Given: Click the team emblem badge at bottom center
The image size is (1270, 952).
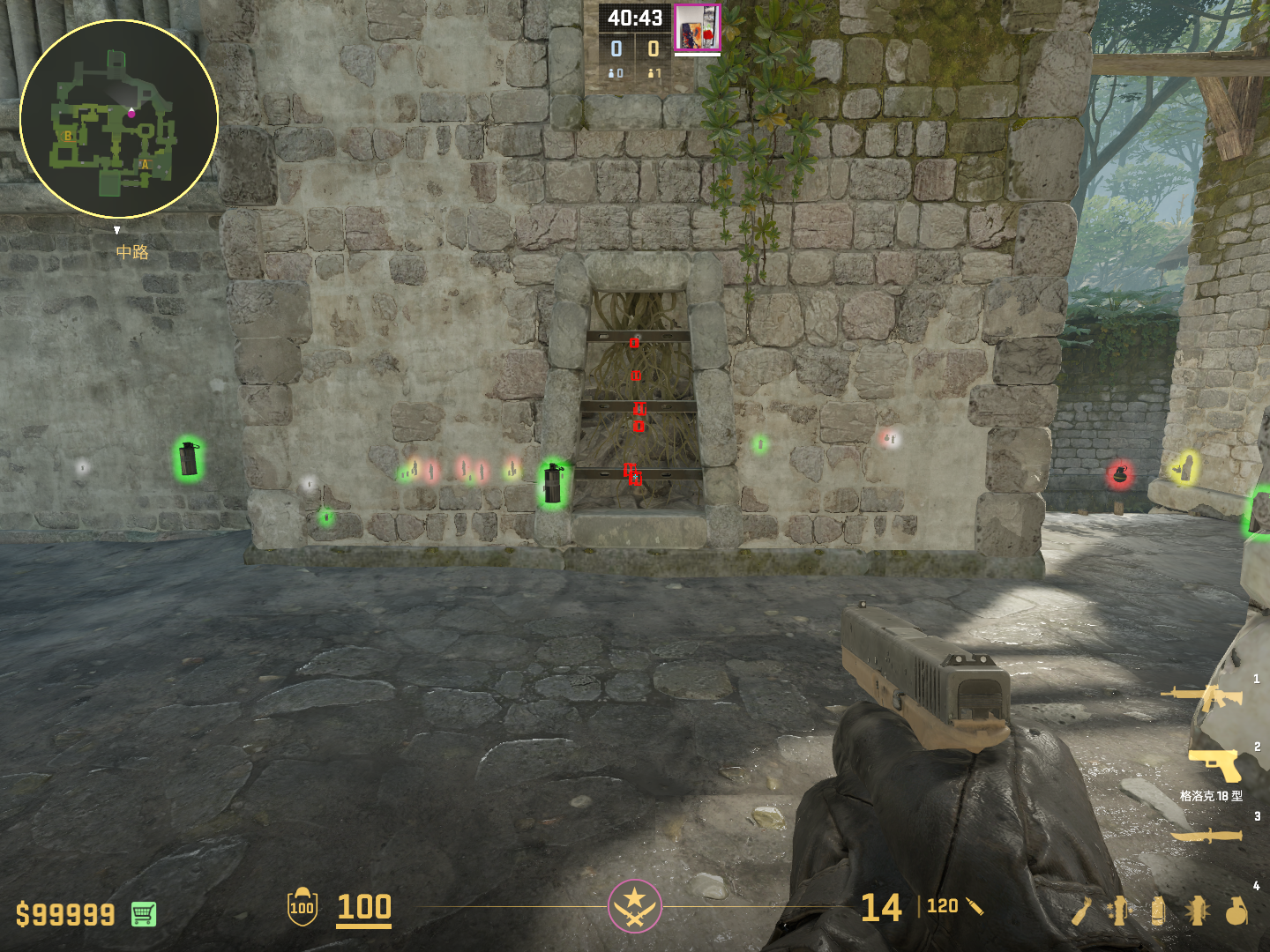Looking at the screenshot, I should (x=634, y=905).
